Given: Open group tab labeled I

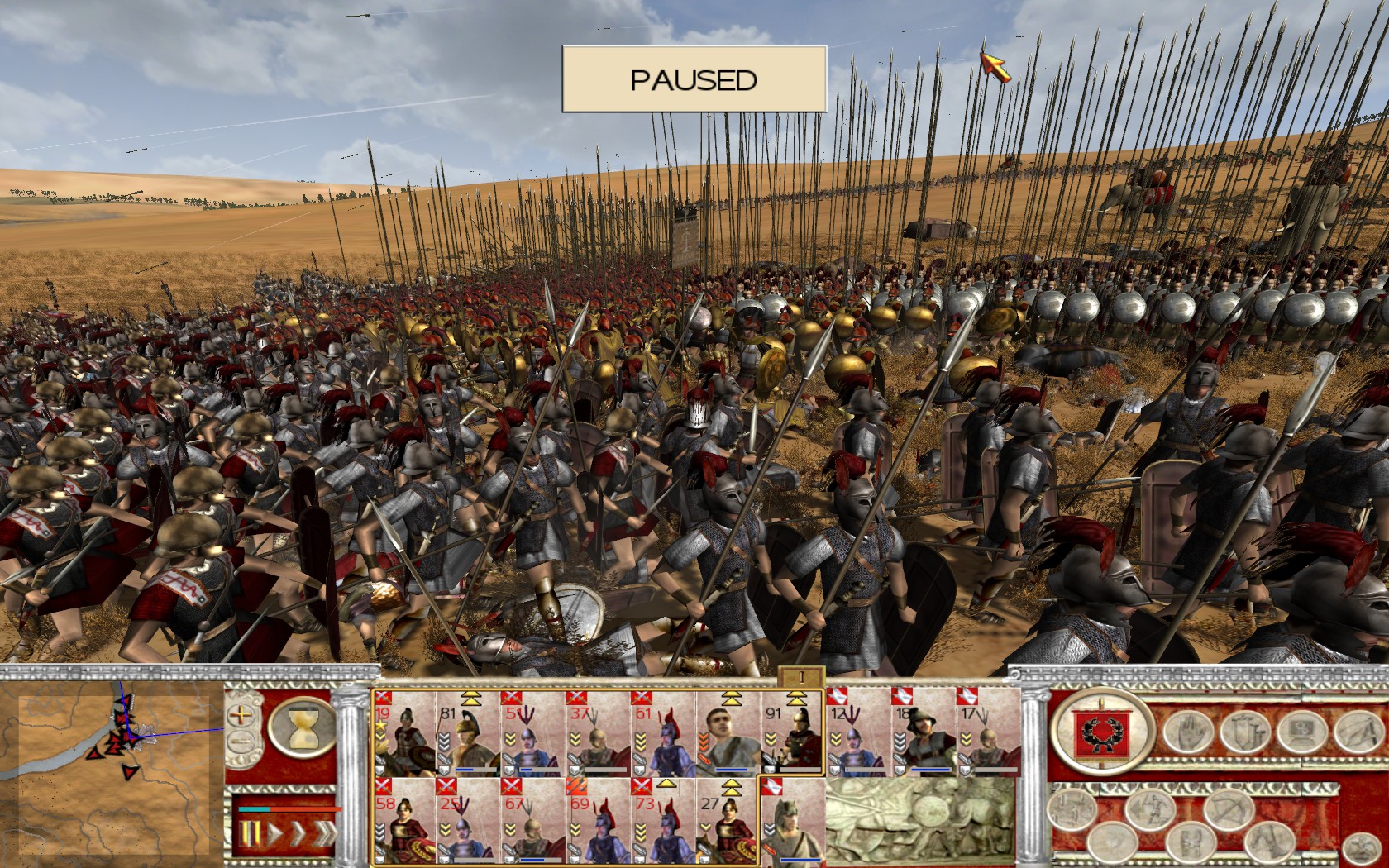Looking at the screenshot, I should (x=801, y=677).
